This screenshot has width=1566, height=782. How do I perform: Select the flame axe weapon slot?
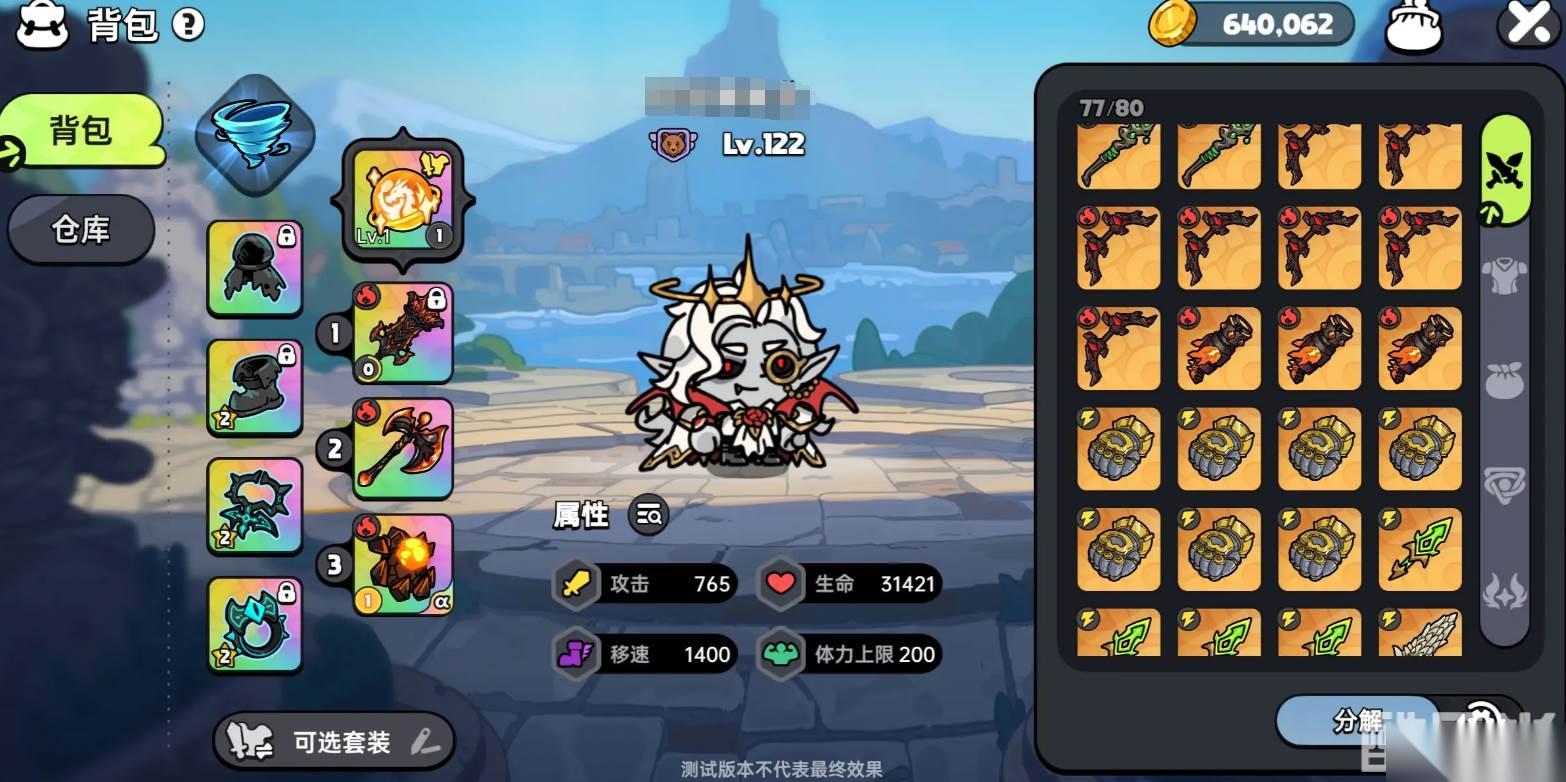coord(403,449)
